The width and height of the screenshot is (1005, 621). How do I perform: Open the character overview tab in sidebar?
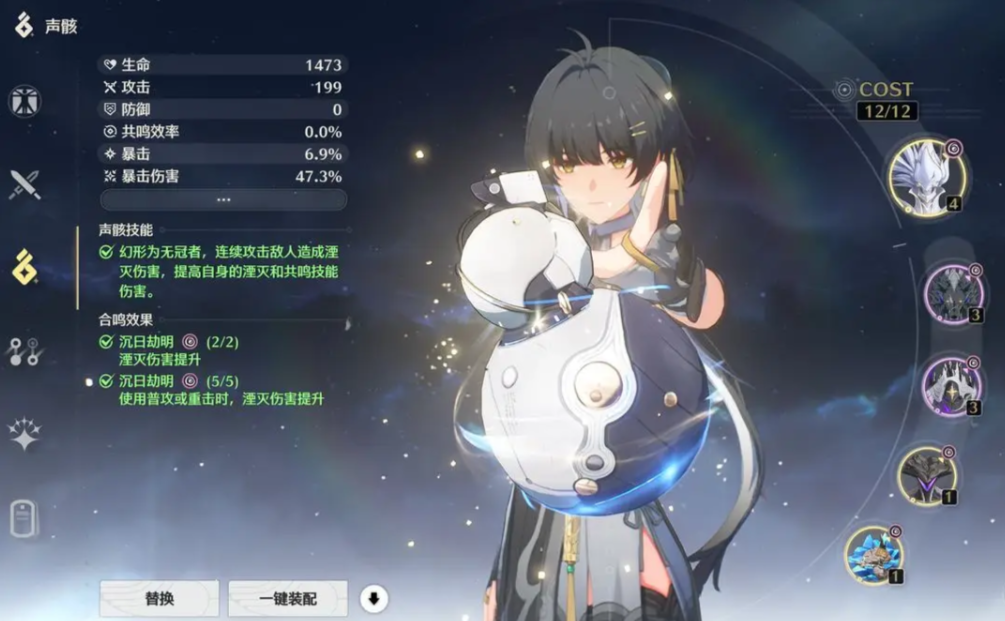24,101
